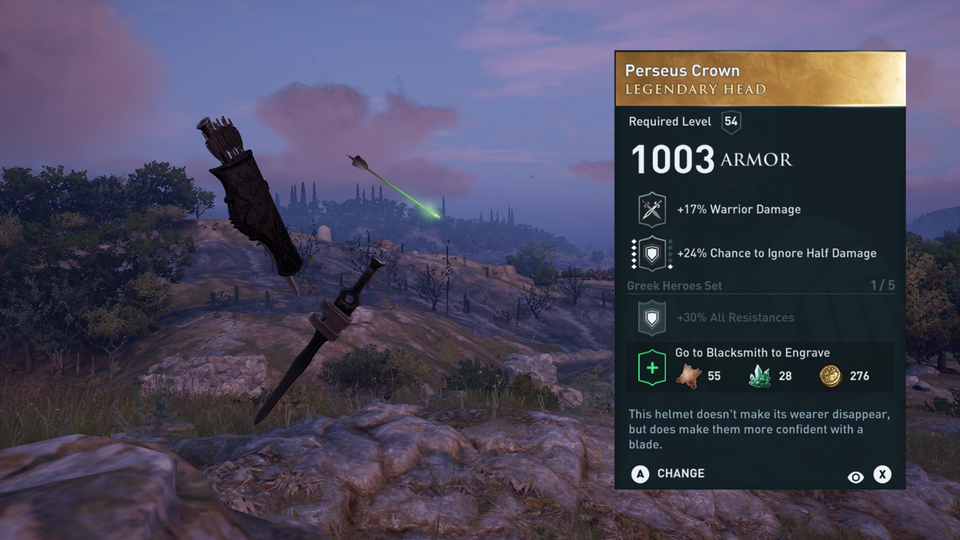Image resolution: width=960 pixels, height=540 pixels.
Task: Toggle the eye visibility icon
Action: (x=855, y=477)
